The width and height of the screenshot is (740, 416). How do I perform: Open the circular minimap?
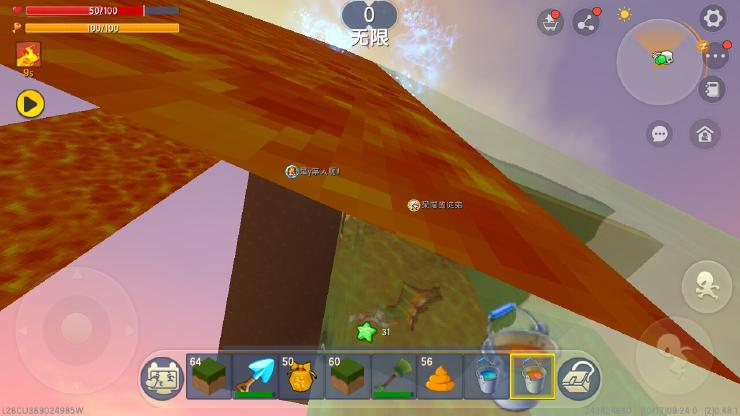[658, 60]
